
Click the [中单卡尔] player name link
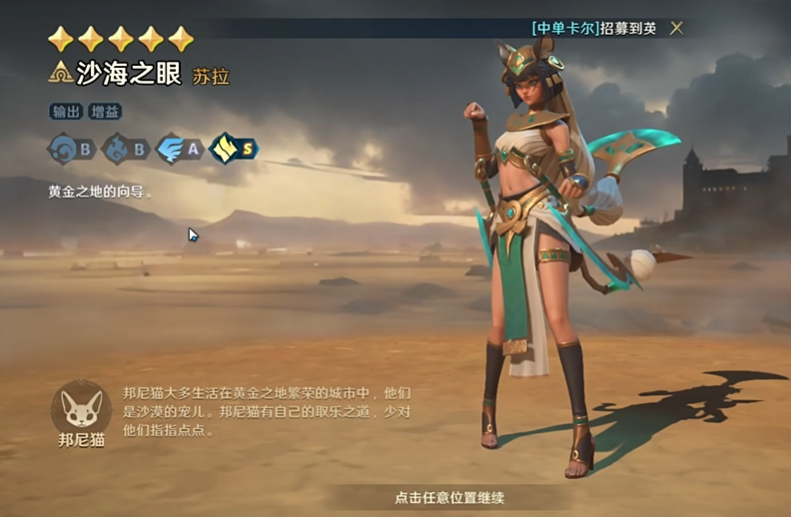coord(565,28)
